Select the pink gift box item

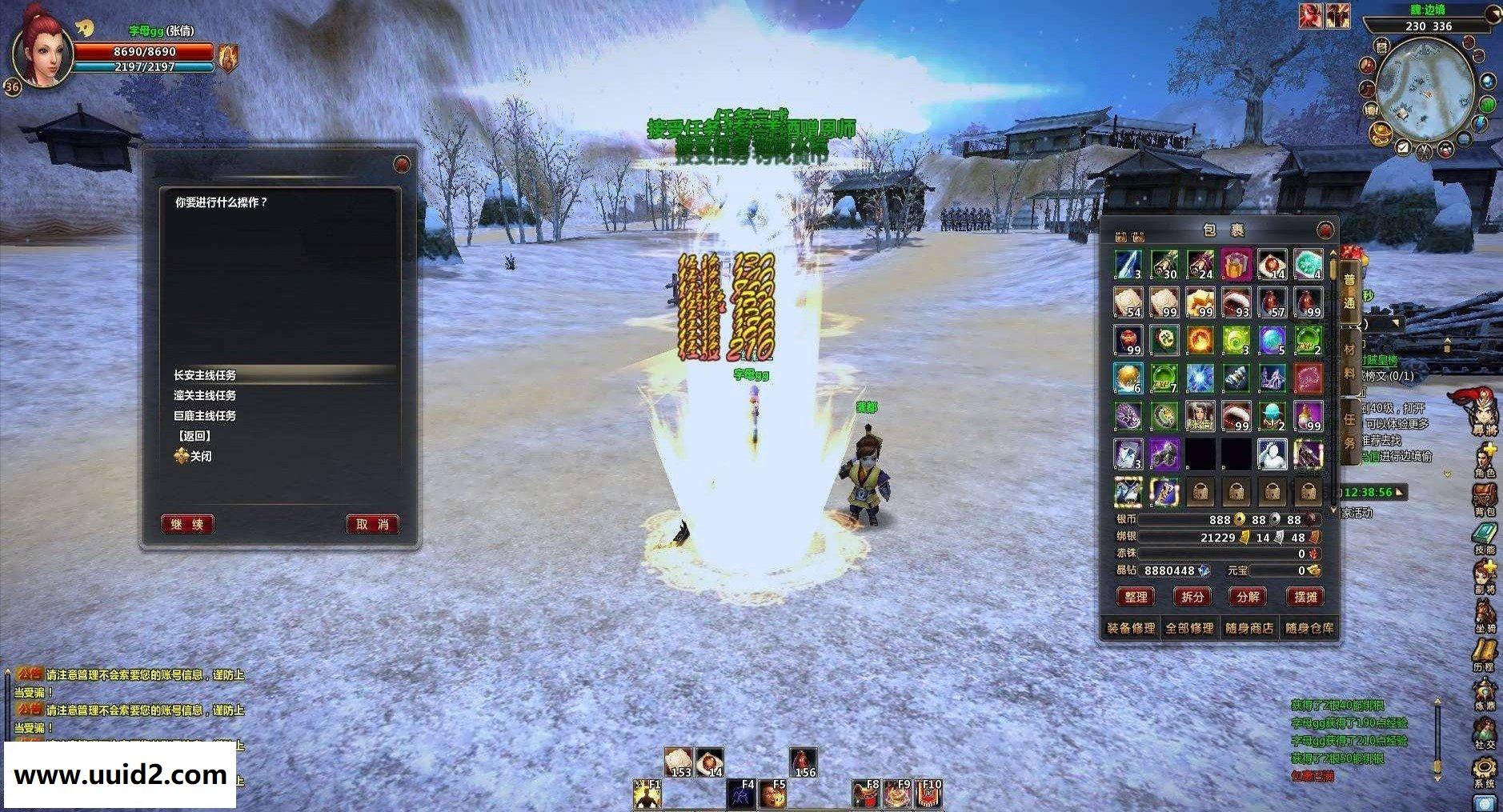(1236, 265)
